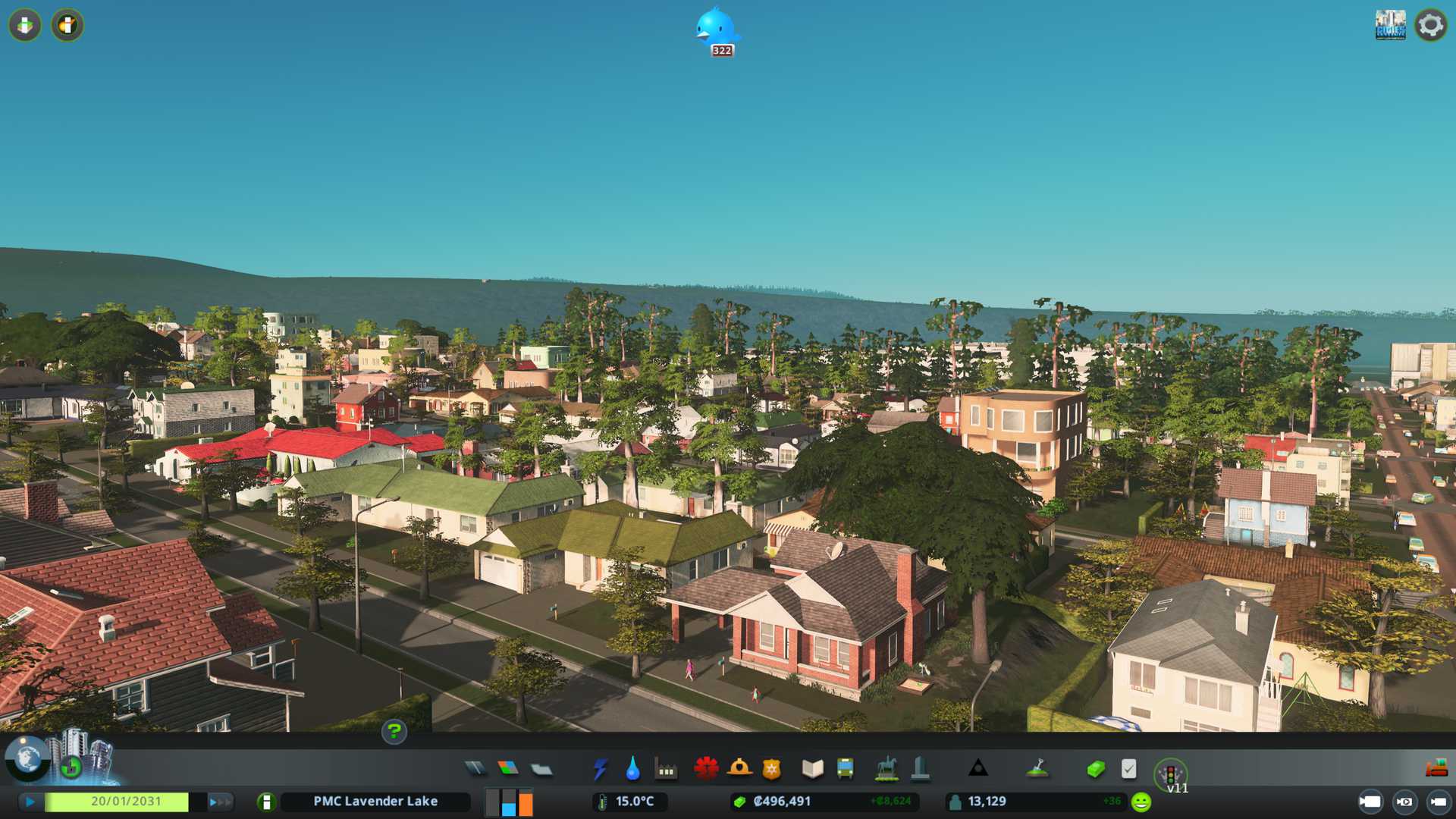
Task: Open the Garbage and Industry menu
Action: [666, 769]
